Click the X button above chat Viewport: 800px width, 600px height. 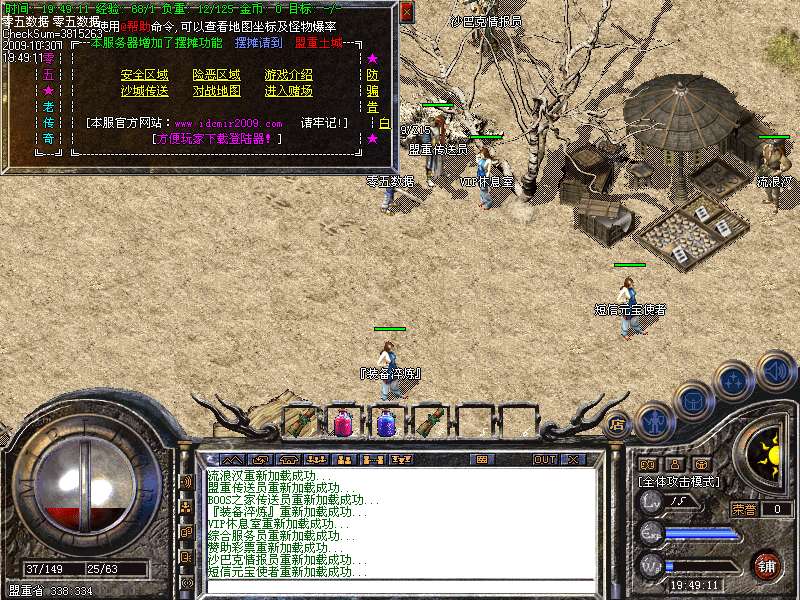[573, 459]
